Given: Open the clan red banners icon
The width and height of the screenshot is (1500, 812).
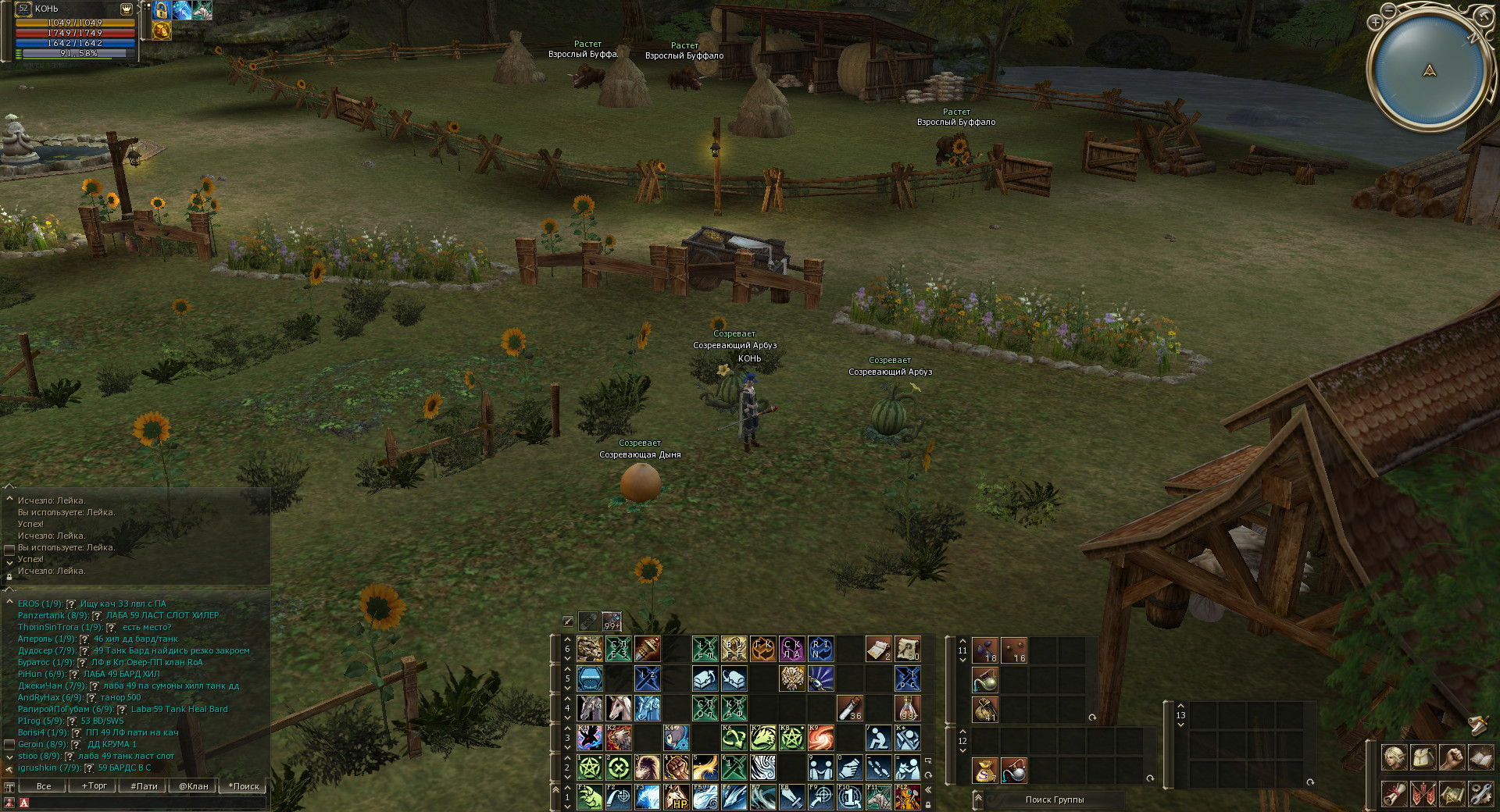Looking at the screenshot, I should [x=1423, y=794].
